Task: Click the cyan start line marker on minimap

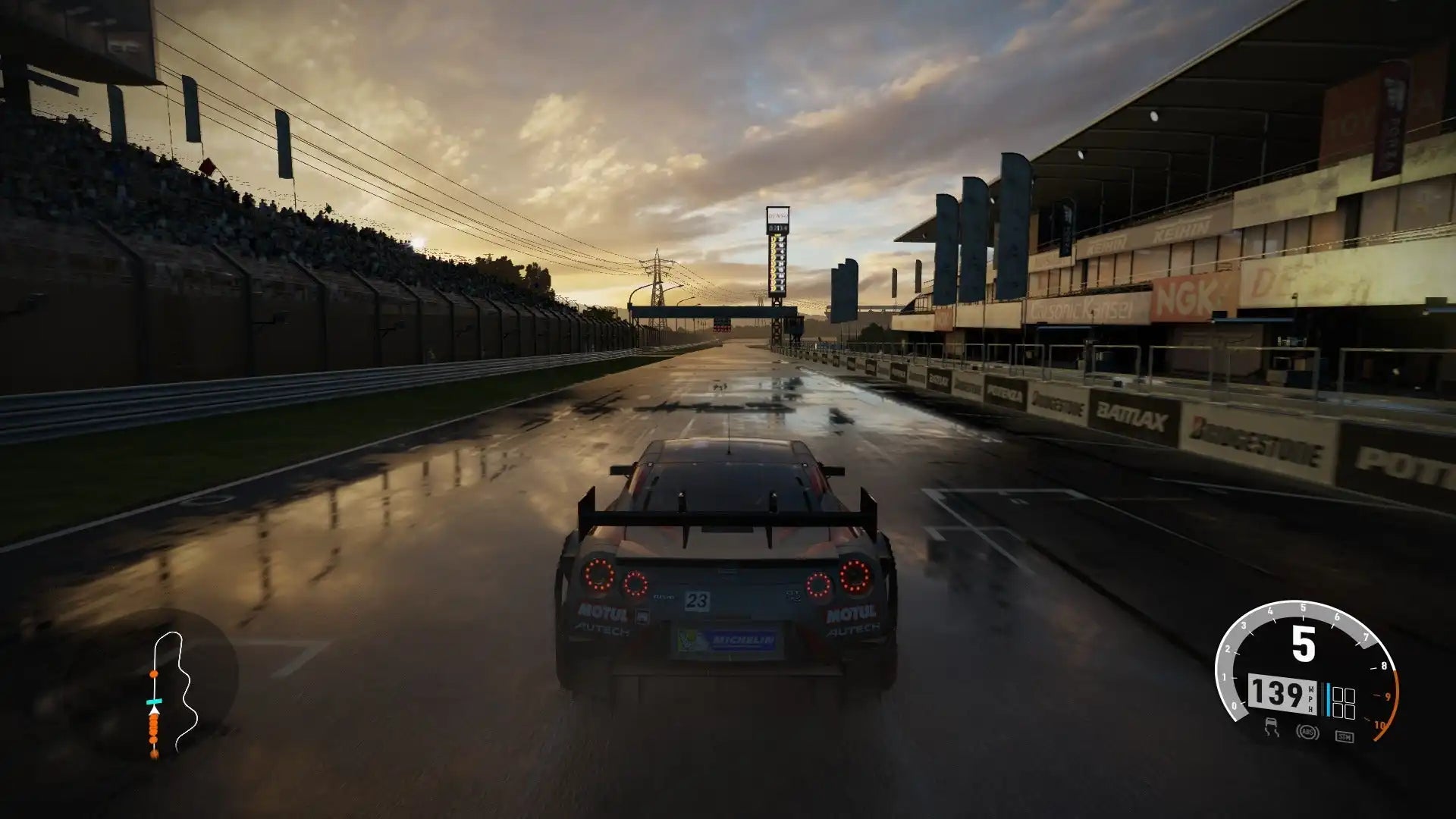Action: [x=155, y=701]
